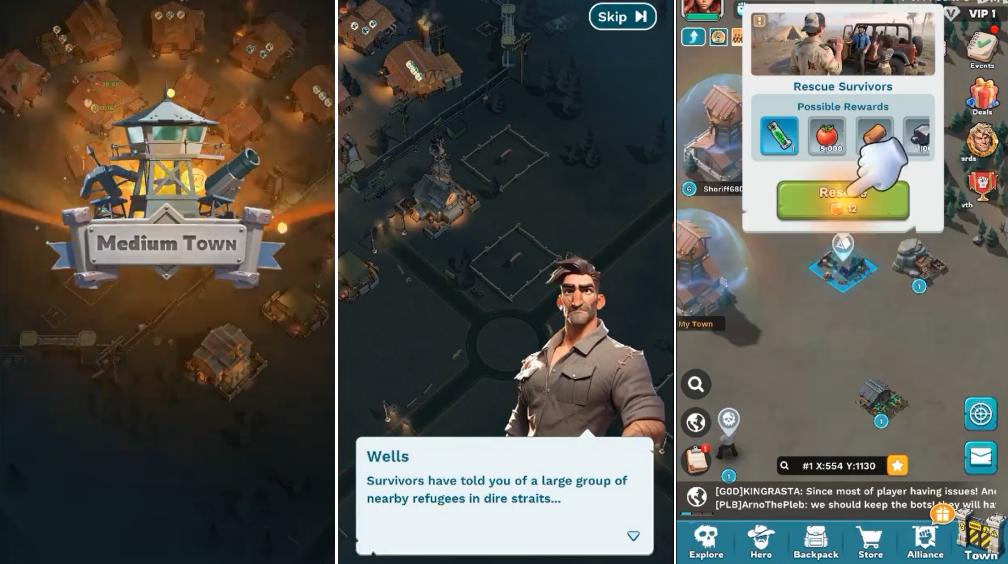Go to the Explore tab
The width and height of the screenshot is (1008, 564).
click(x=706, y=540)
